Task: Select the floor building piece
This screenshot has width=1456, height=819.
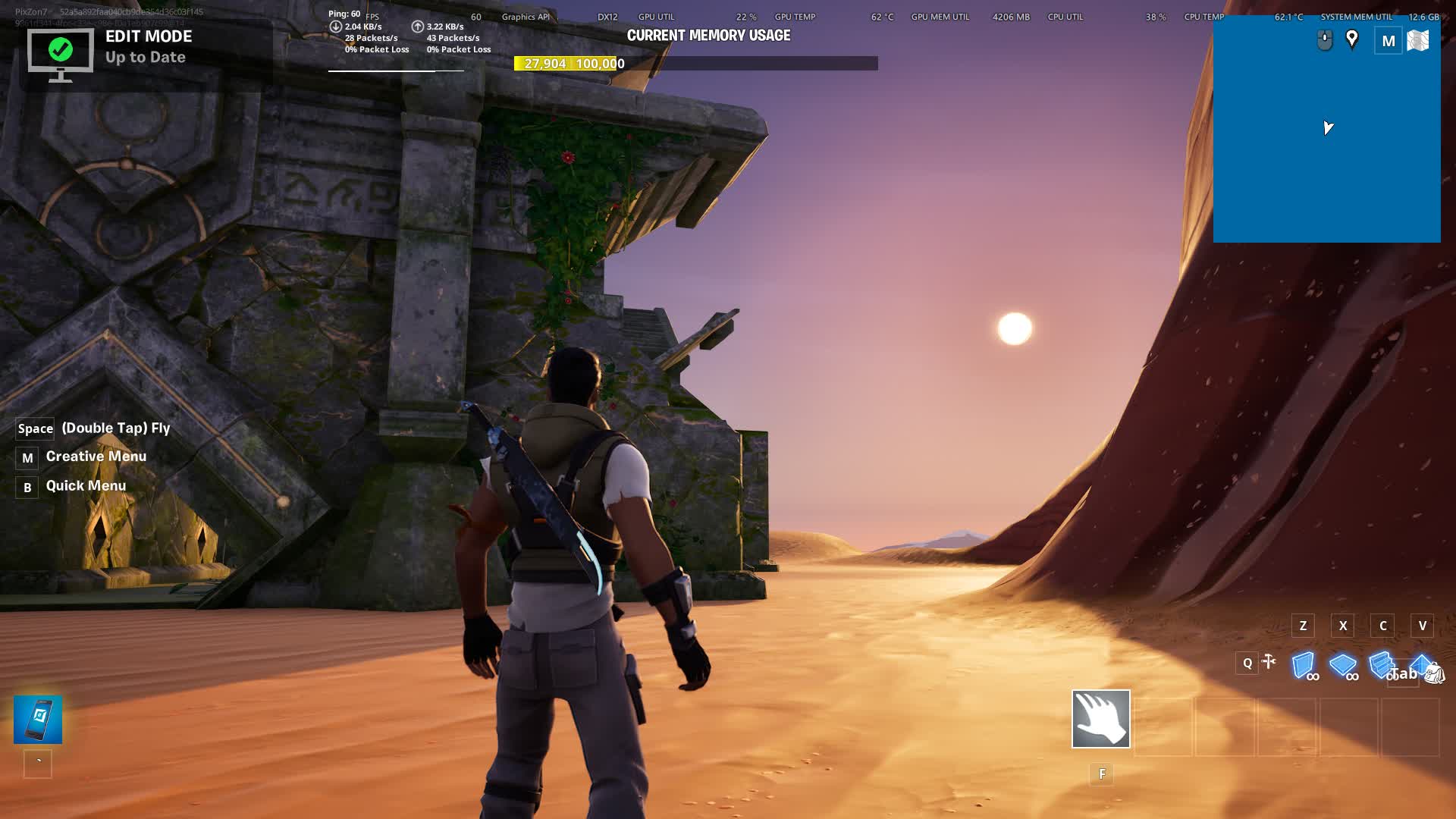Action: pos(1342,665)
